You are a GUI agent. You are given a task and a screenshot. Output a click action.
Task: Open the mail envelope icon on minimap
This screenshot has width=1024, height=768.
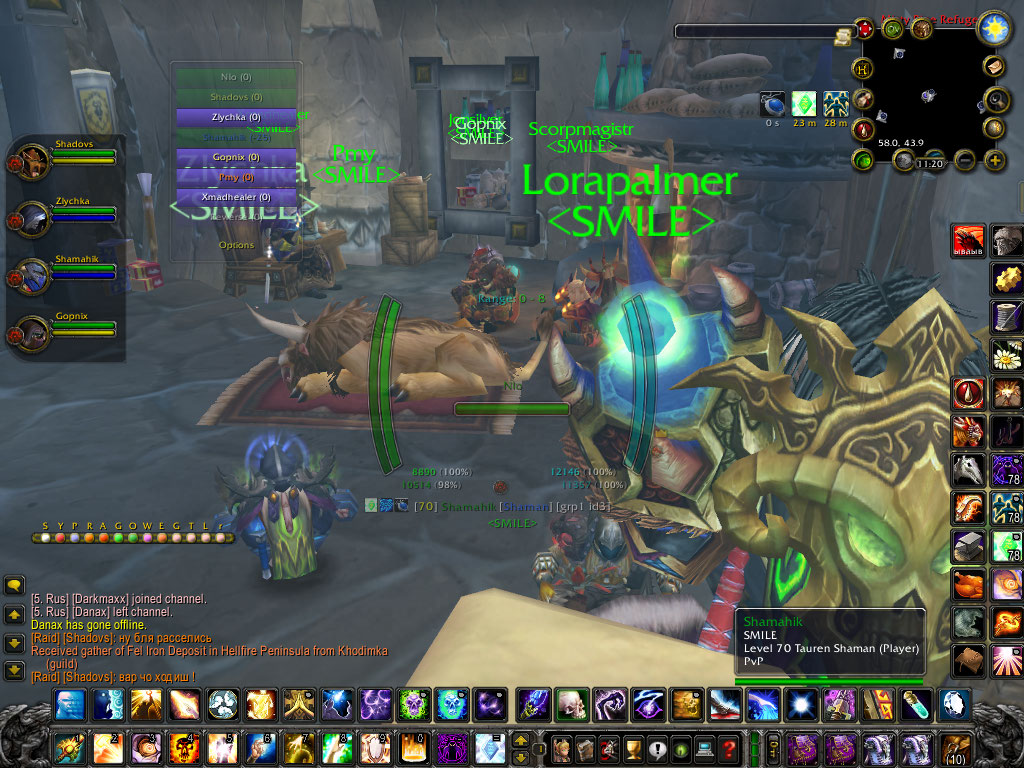tap(995, 66)
